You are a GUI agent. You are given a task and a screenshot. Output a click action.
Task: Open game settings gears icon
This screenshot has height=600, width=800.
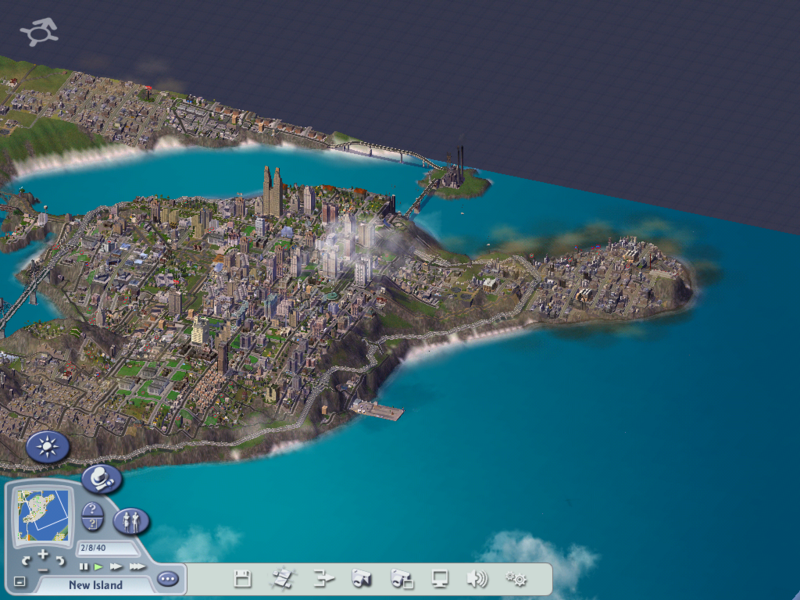click(x=516, y=578)
